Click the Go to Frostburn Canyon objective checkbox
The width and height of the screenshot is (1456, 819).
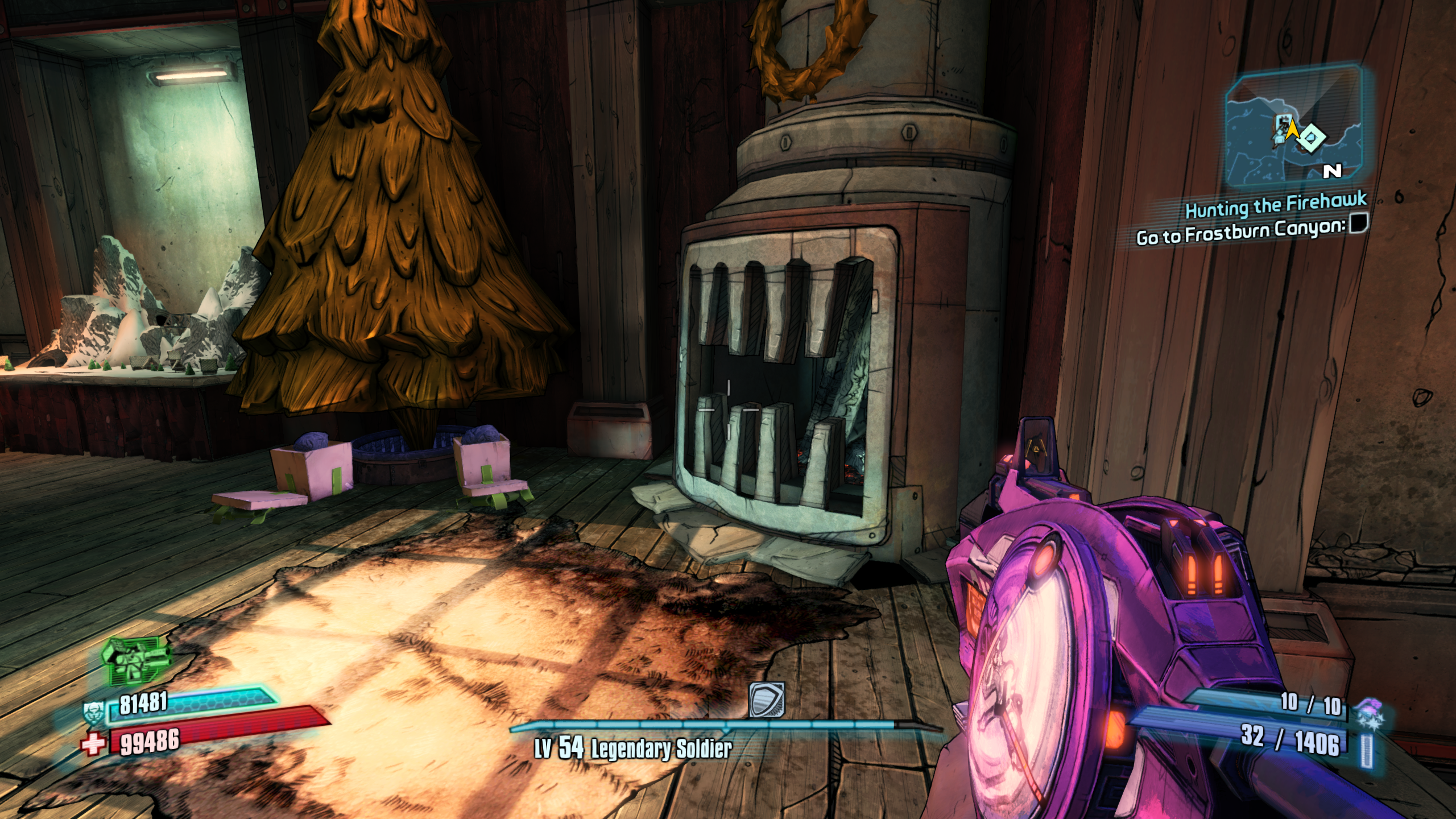(1359, 223)
